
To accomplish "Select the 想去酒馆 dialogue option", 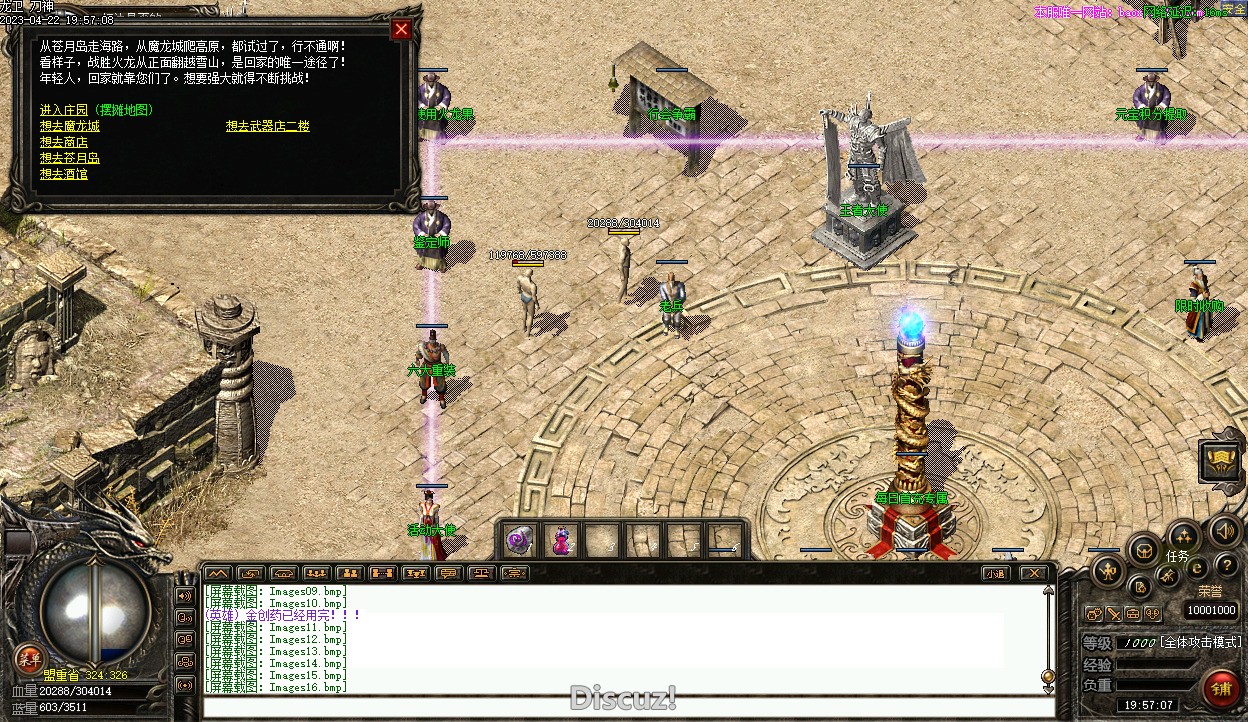I will point(64,174).
